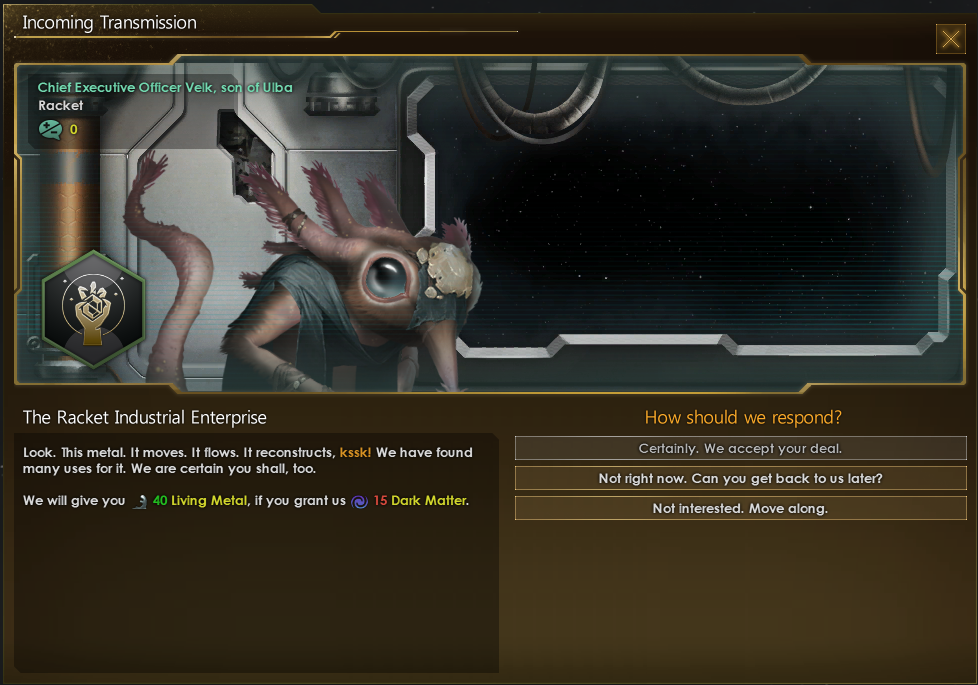
Task: Select "Not interested. Move along." response
Action: (740, 509)
